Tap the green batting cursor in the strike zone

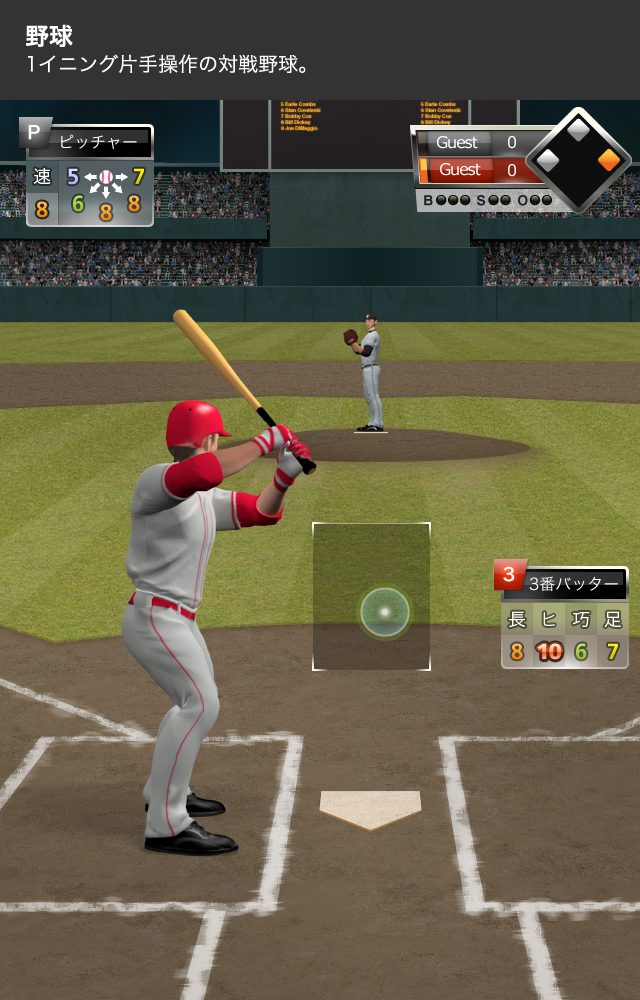tap(385, 612)
